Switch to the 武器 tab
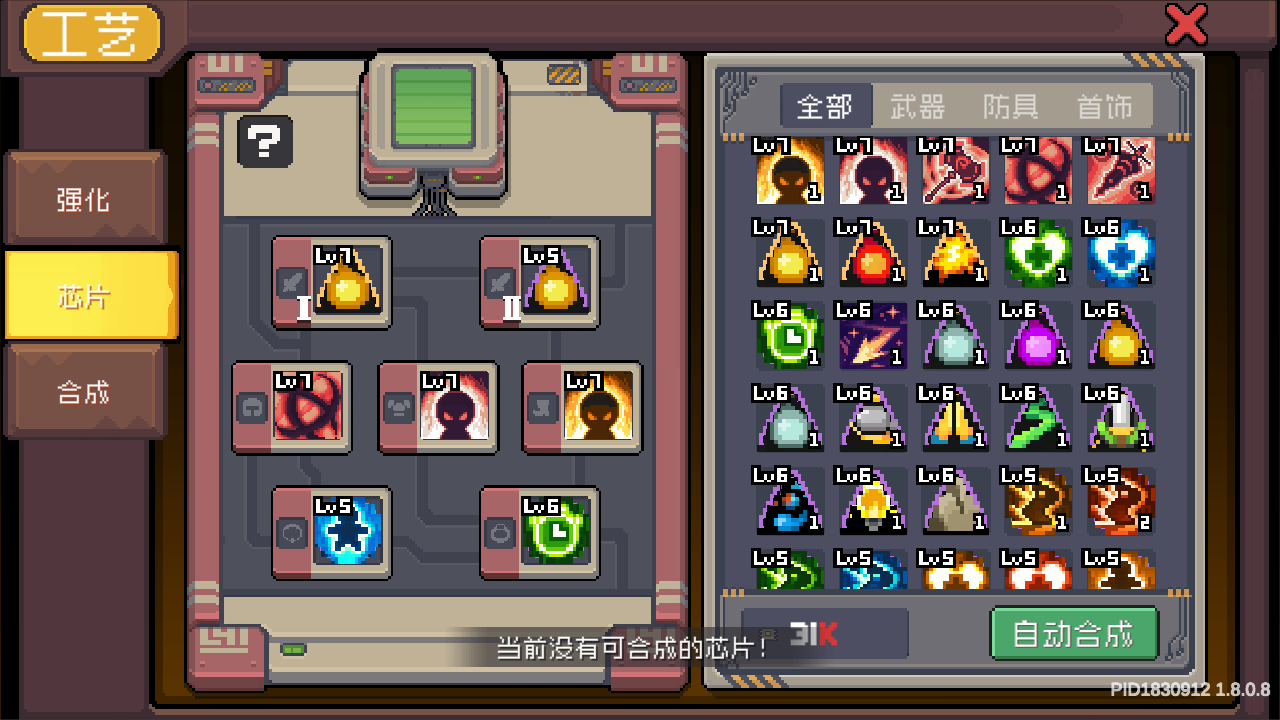The image size is (1280, 720). 916,107
